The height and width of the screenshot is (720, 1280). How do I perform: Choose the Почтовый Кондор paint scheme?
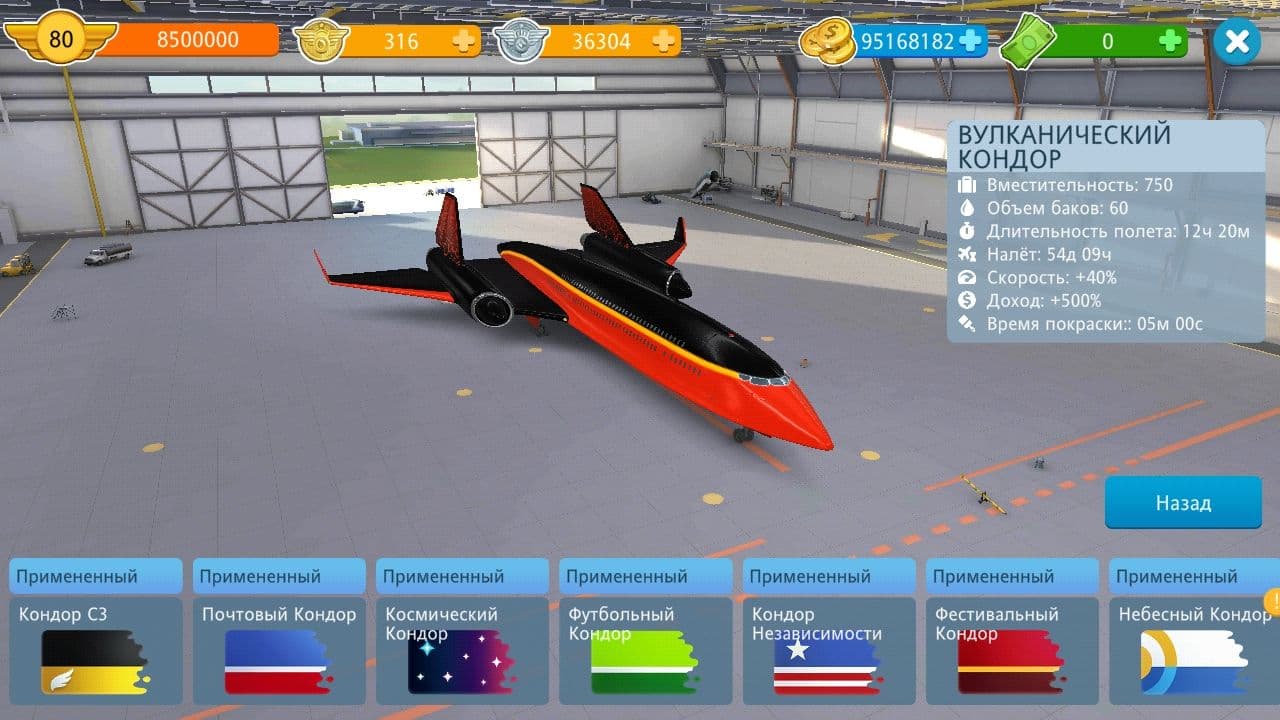tap(279, 650)
